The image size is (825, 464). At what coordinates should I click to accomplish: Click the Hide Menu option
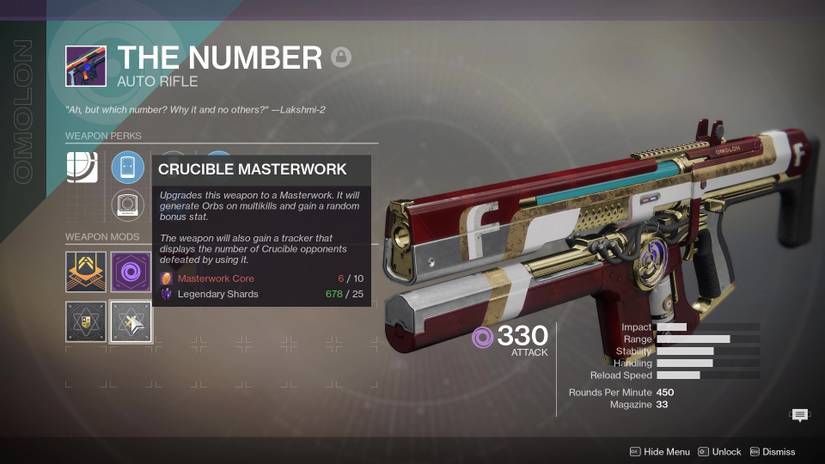coord(659,452)
